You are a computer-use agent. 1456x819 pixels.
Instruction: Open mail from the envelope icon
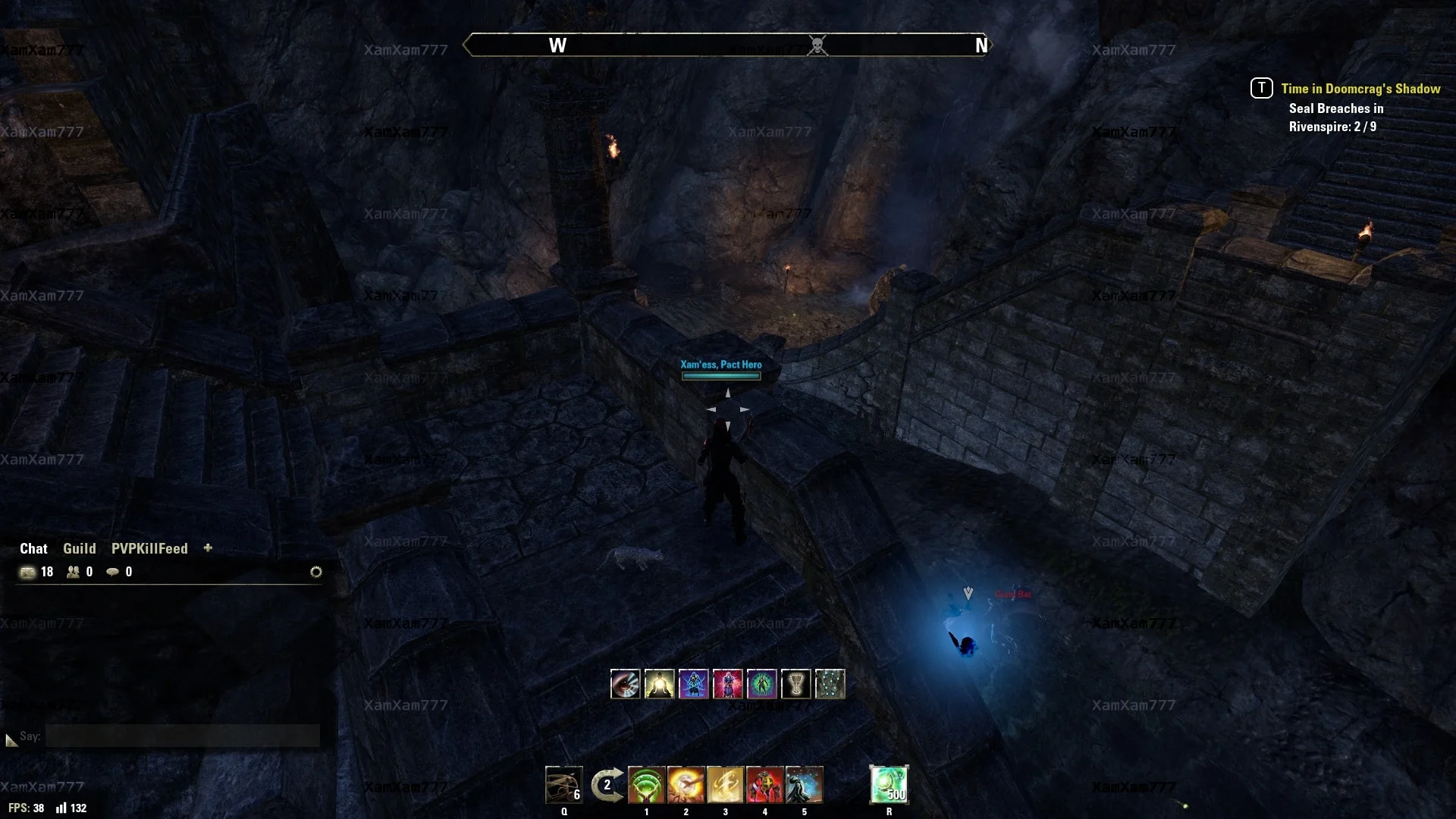(28, 572)
